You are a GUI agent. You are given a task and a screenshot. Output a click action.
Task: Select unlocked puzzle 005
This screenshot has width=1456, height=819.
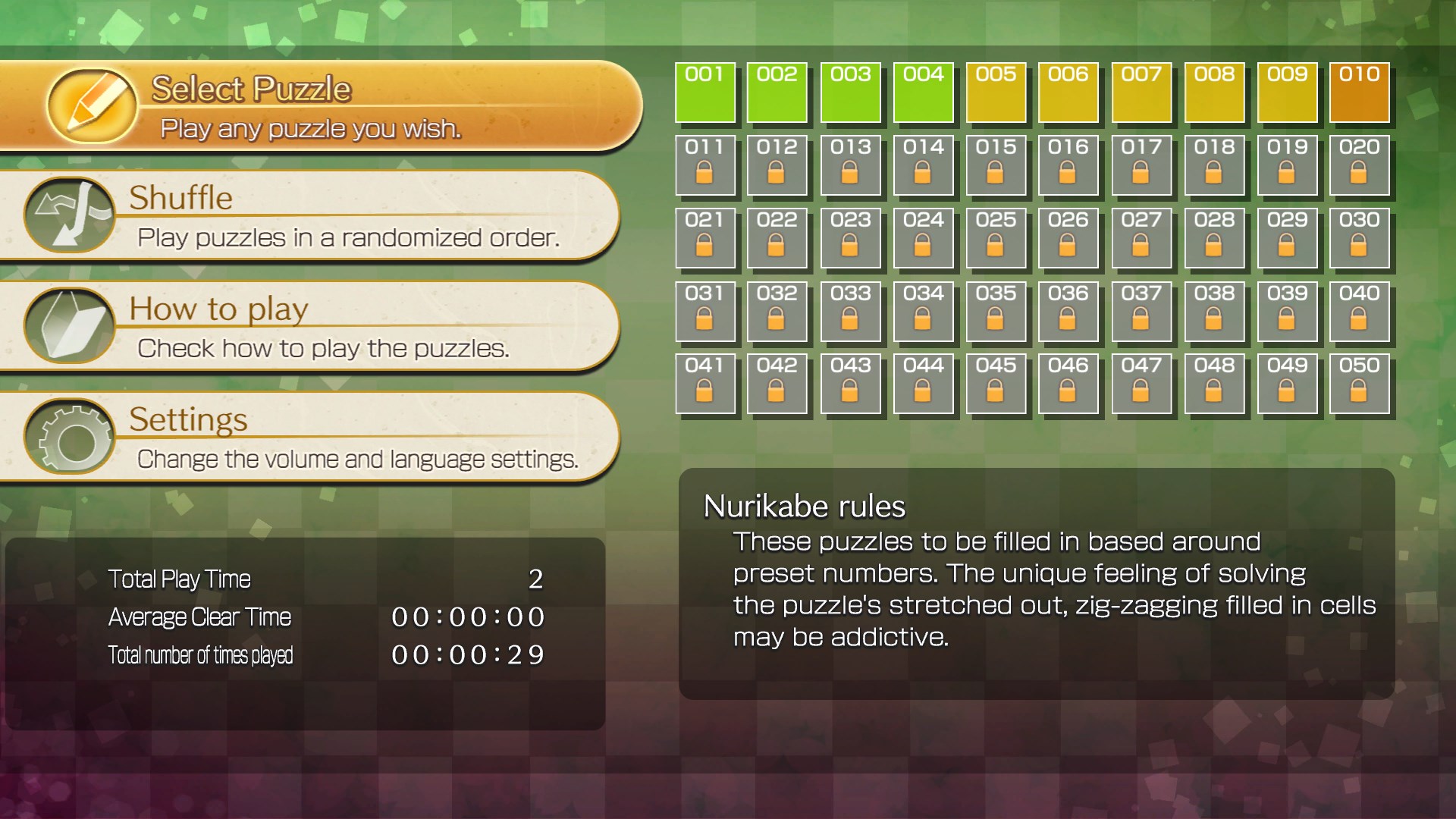[996, 92]
